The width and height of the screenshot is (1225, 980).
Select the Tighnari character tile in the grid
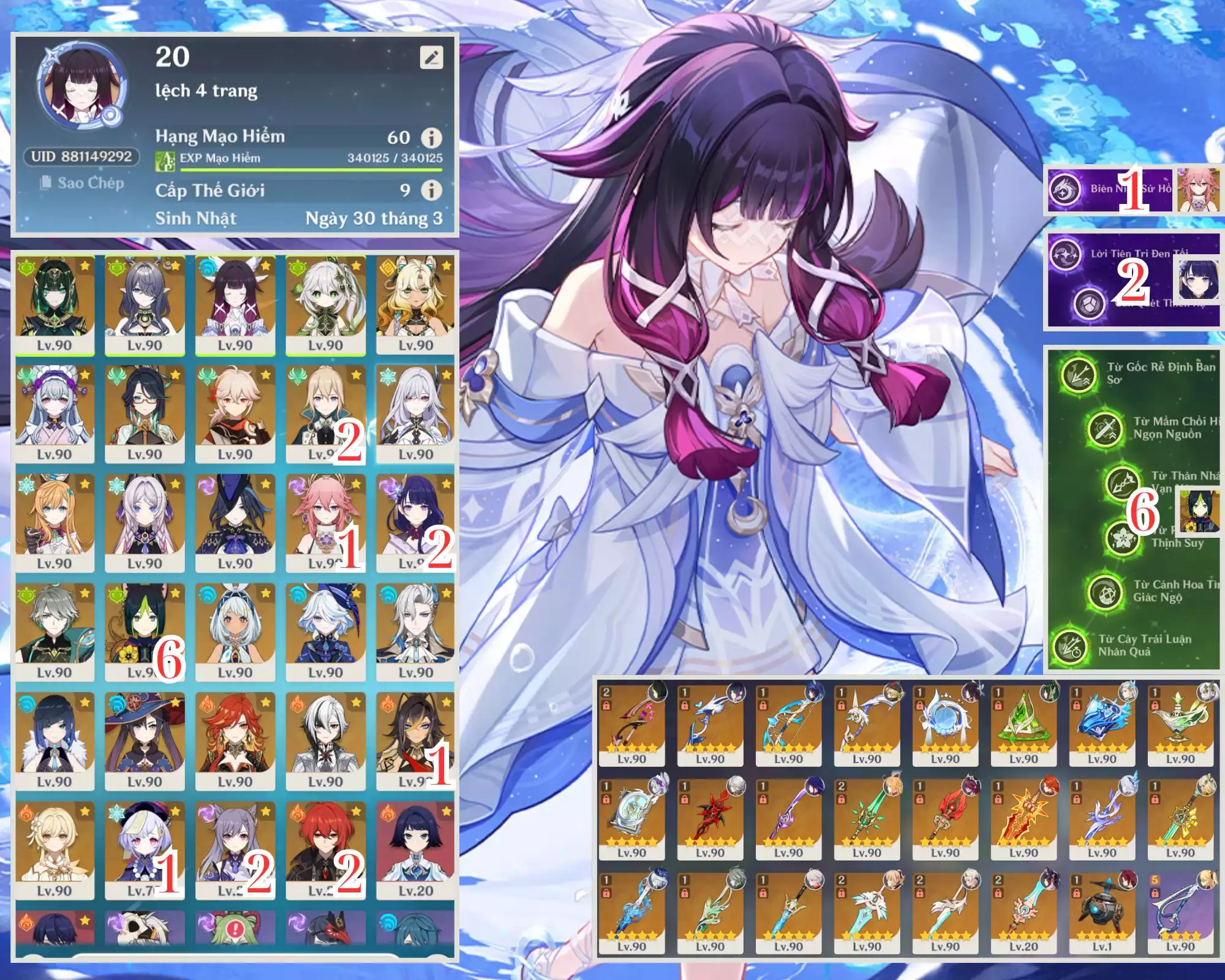tap(145, 631)
